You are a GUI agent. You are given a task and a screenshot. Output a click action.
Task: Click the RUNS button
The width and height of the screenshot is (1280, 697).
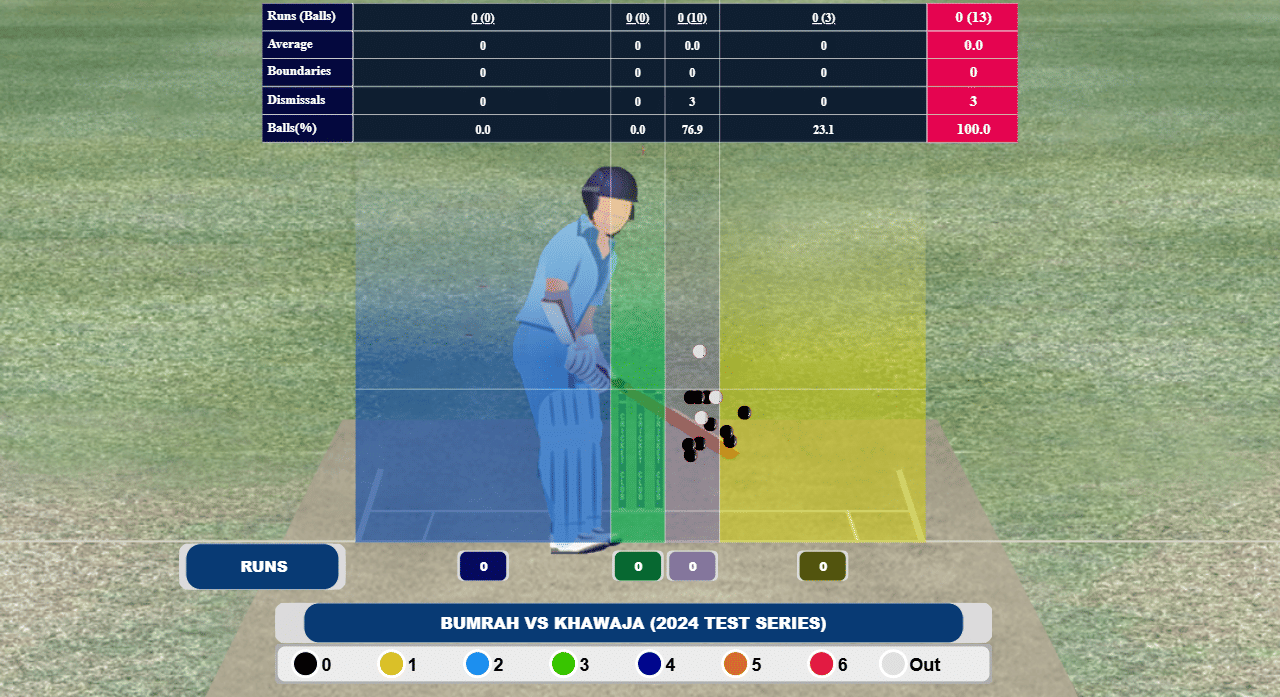coord(263,567)
